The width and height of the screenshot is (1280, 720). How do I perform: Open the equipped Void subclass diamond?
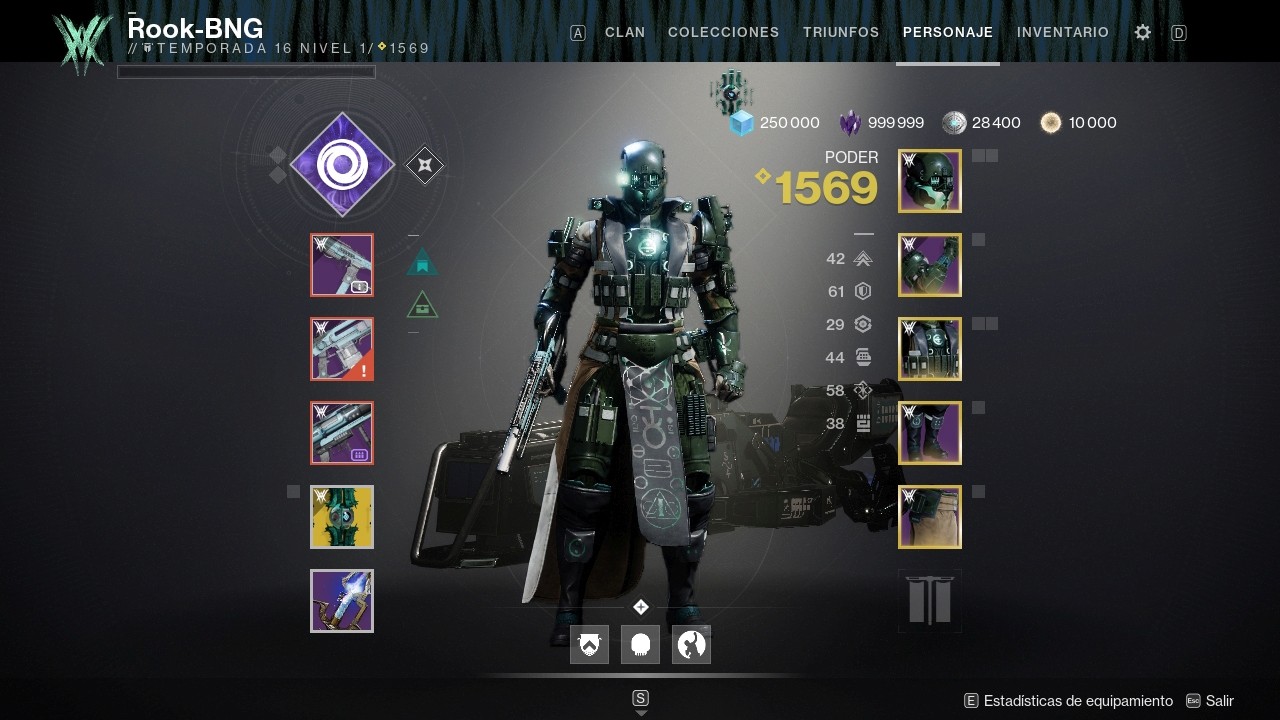click(x=341, y=164)
